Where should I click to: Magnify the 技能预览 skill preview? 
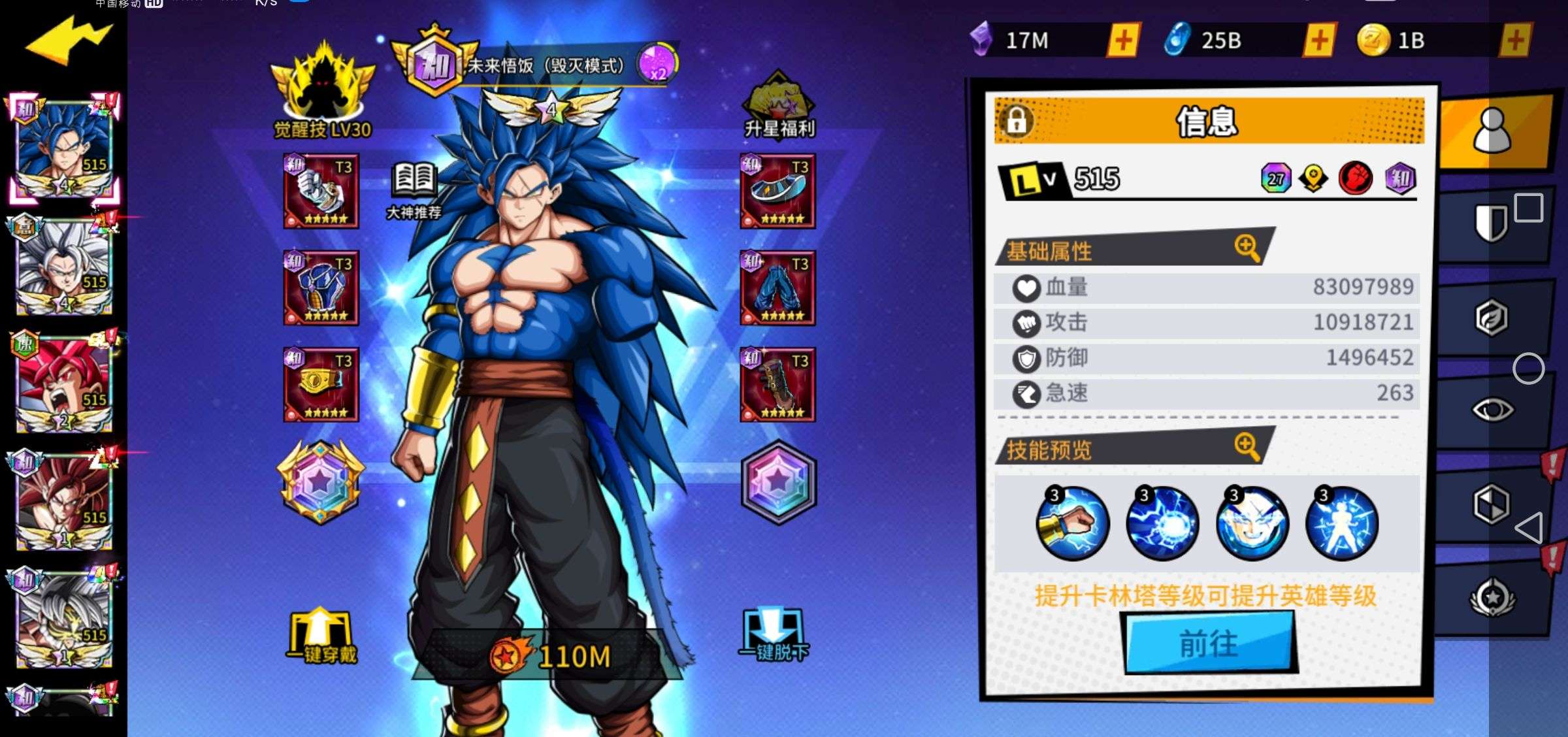[x=1247, y=446]
